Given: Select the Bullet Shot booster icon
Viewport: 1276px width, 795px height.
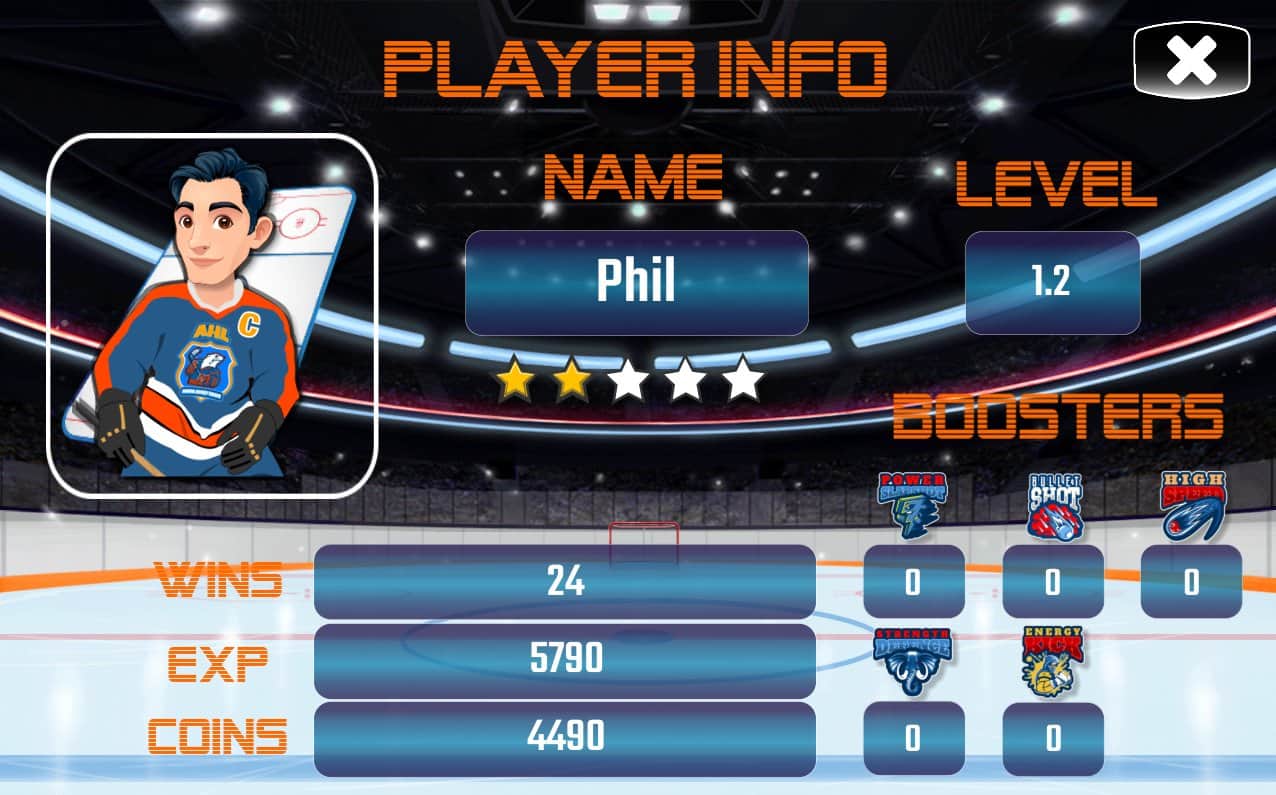Looking at the screenshot, I should [1052, 505].
